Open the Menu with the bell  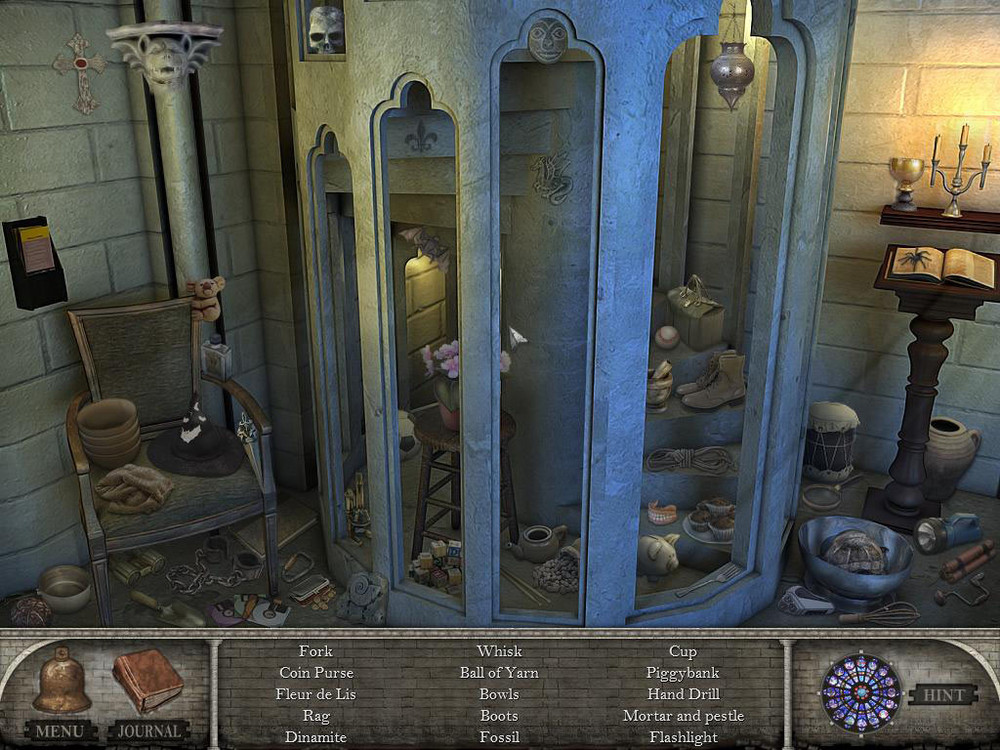tap(61, 685)
